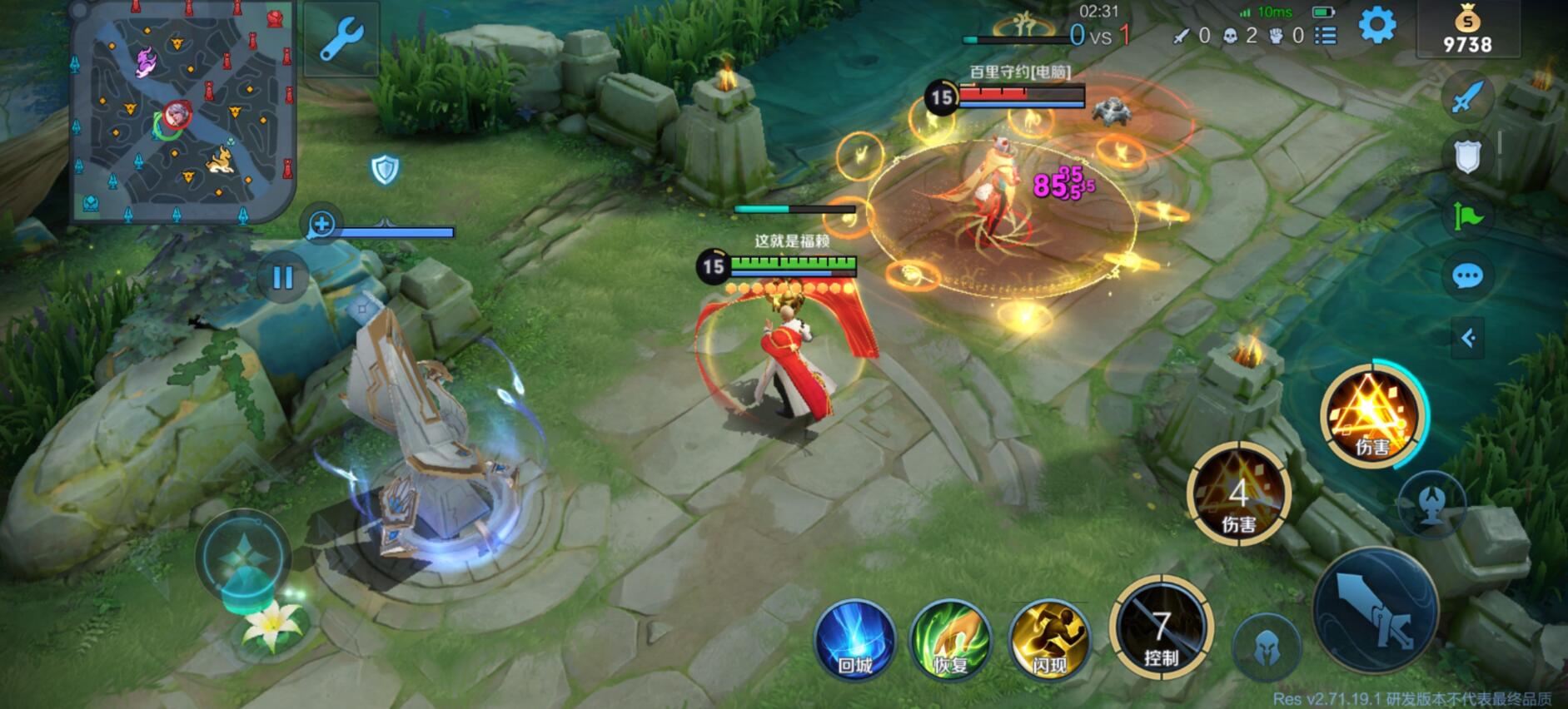This screenshot has height=709, width=1568.
Task: Target enemy heroes with the helmet button
Action: click(x=1267, y=647)
